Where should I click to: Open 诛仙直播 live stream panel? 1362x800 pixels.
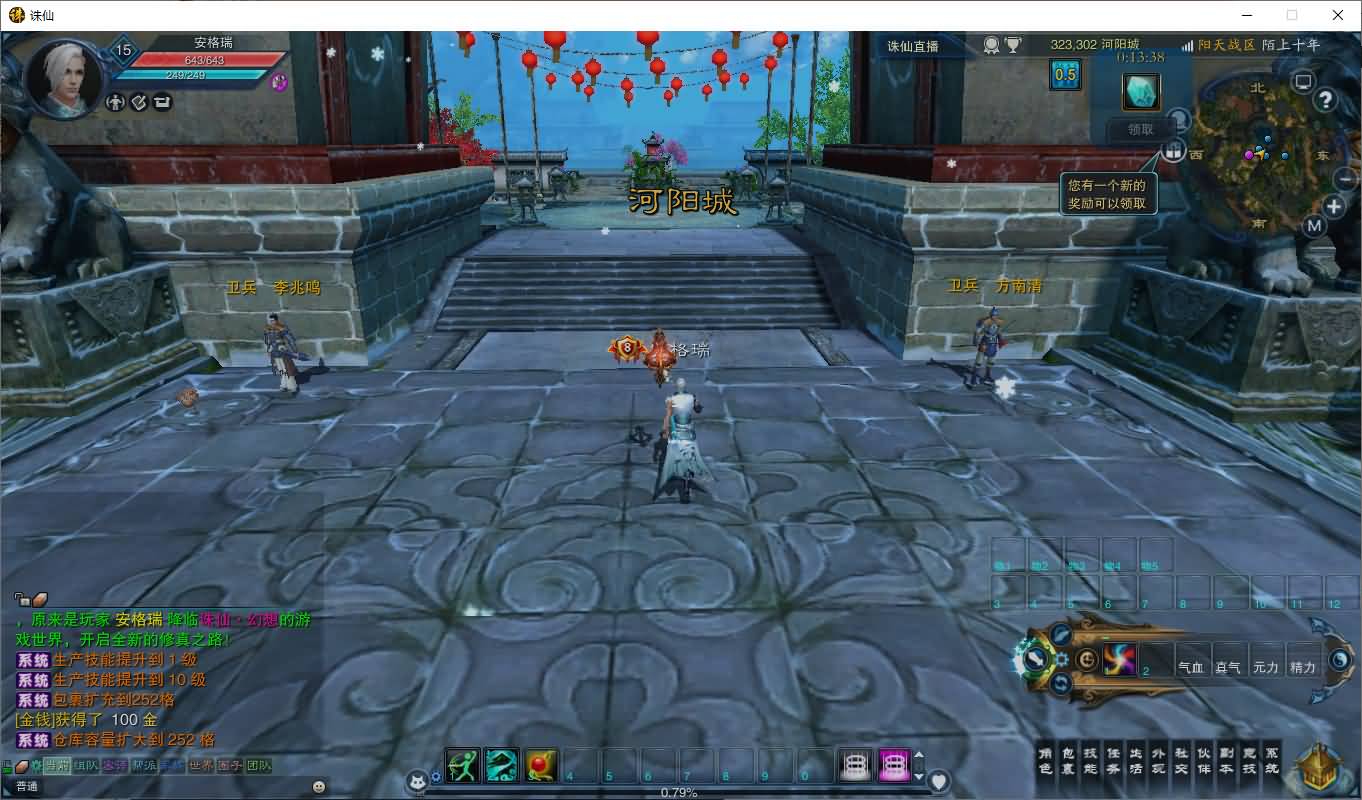coord(913,46)
